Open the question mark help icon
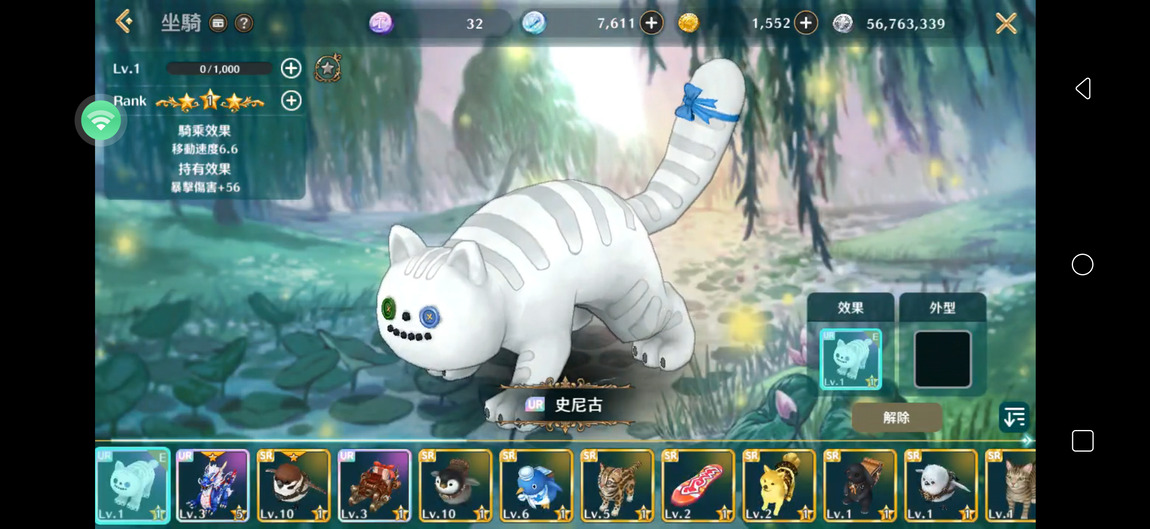The image size is (1150, 529). tap(243, 23)
